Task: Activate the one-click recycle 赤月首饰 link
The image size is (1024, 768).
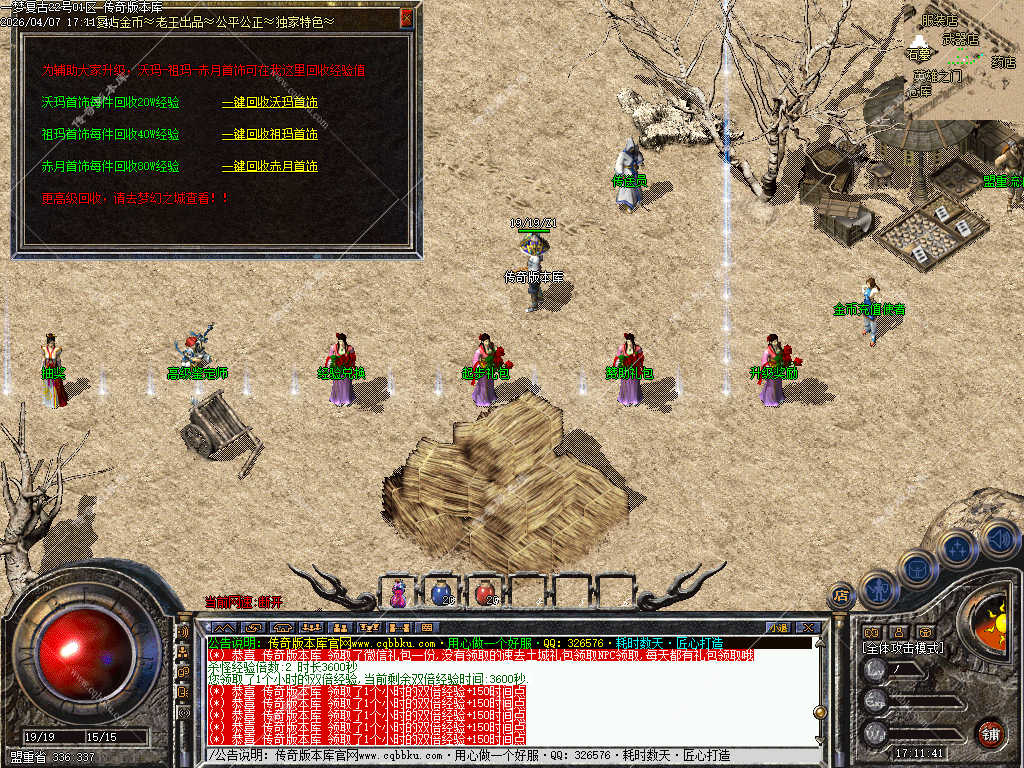Action: coord(269,166)
